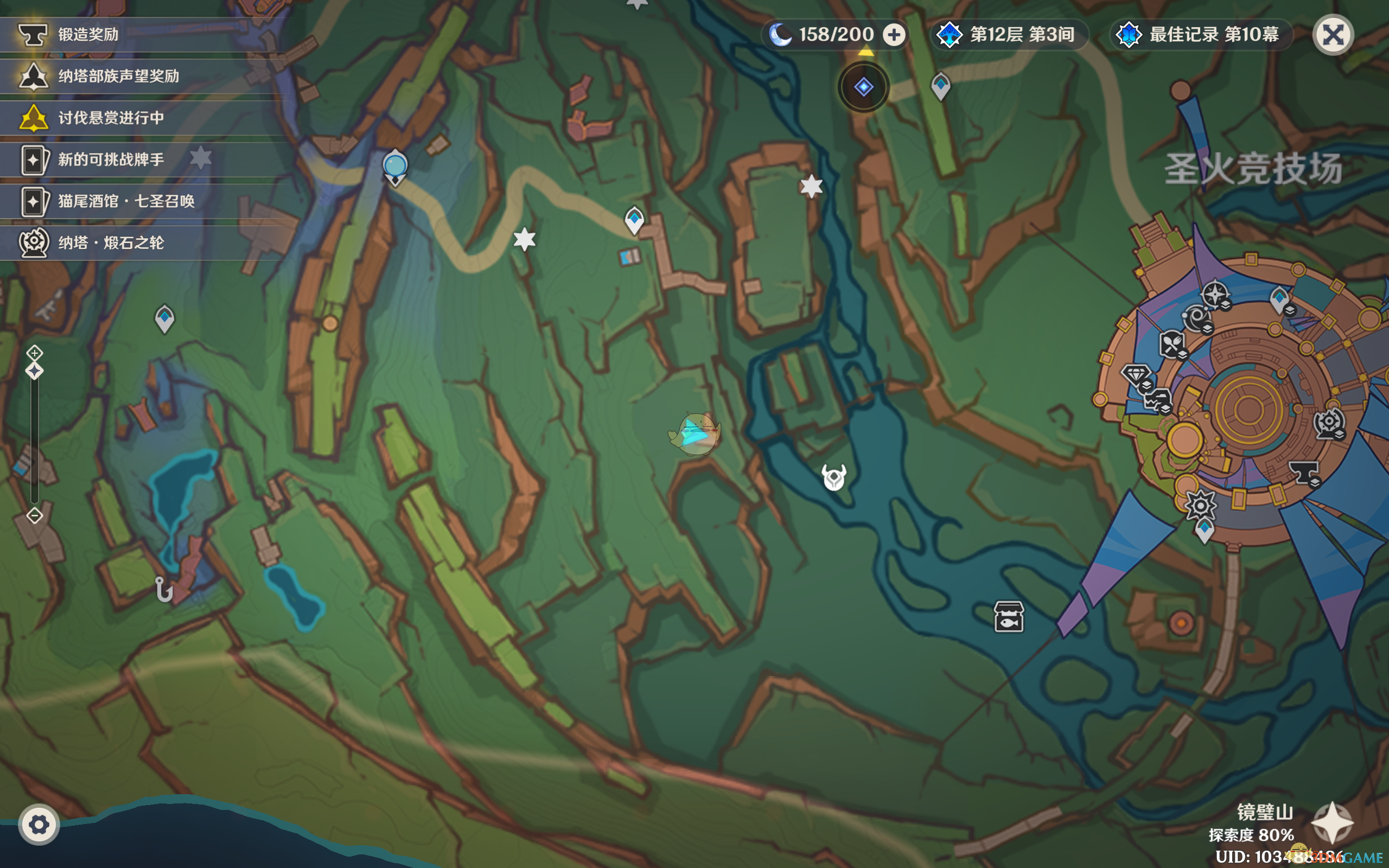Zoom out the map with minus
Viewport: 1389px width, 868px height.
click(34, 515)
